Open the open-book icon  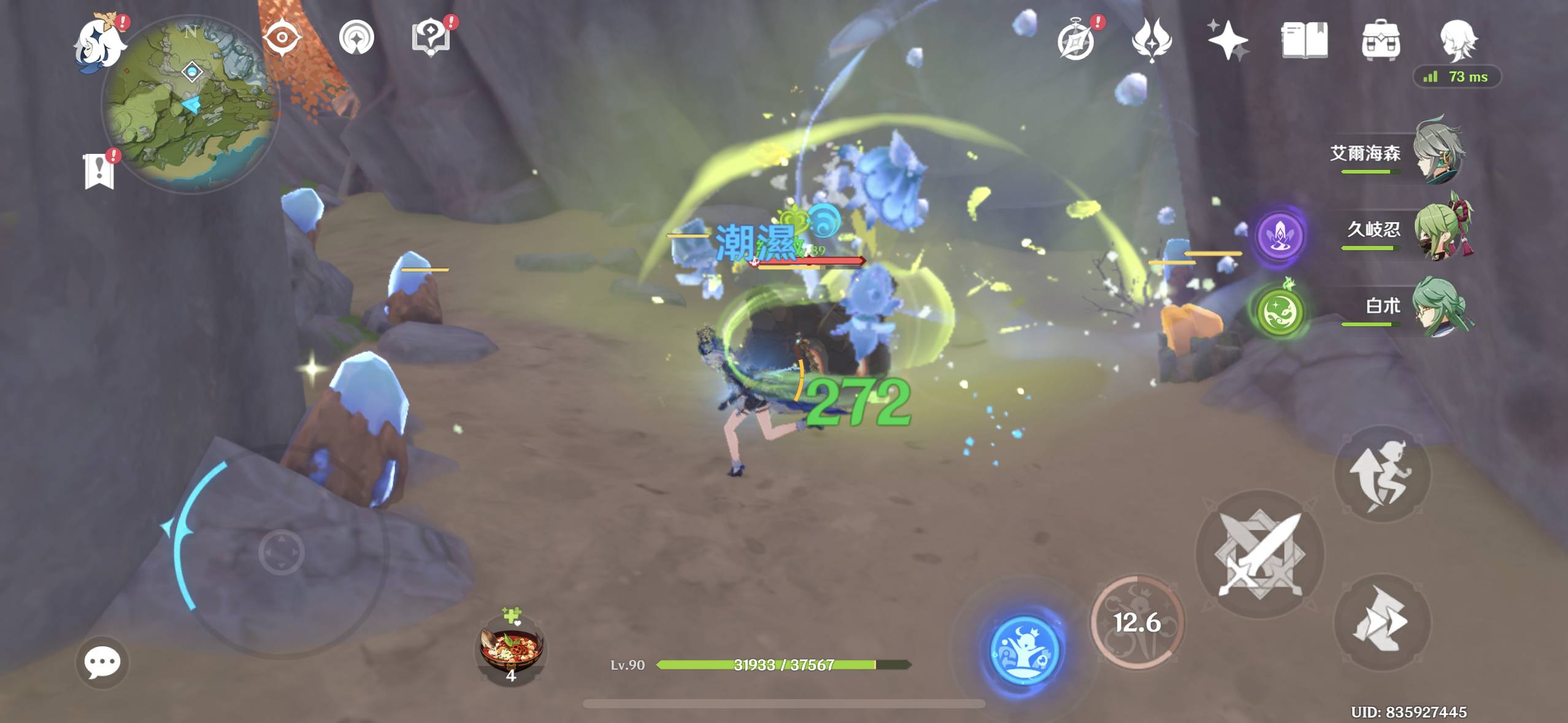(x=1304, y=41)
